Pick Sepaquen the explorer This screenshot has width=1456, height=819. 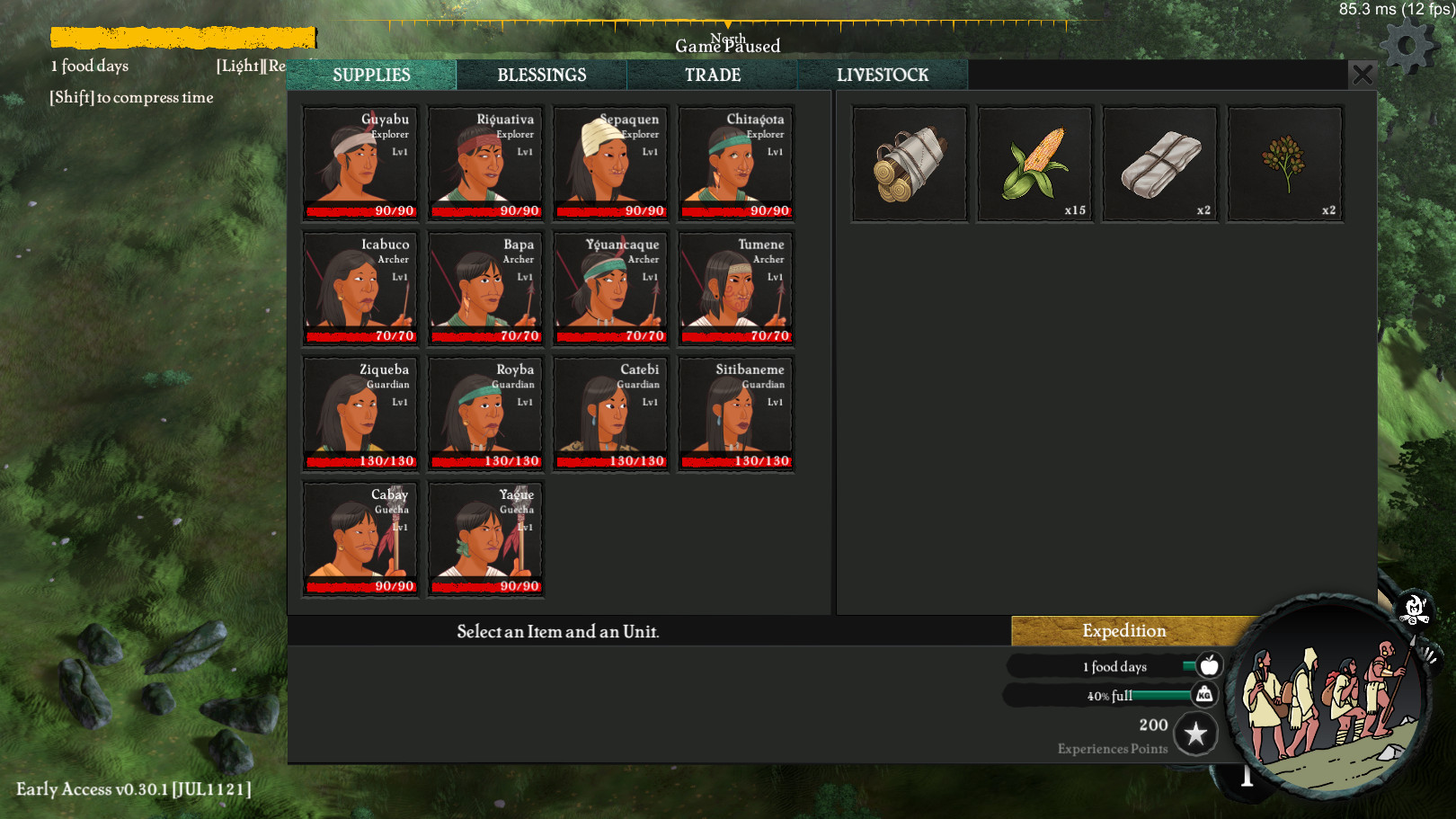pos(610,164)
